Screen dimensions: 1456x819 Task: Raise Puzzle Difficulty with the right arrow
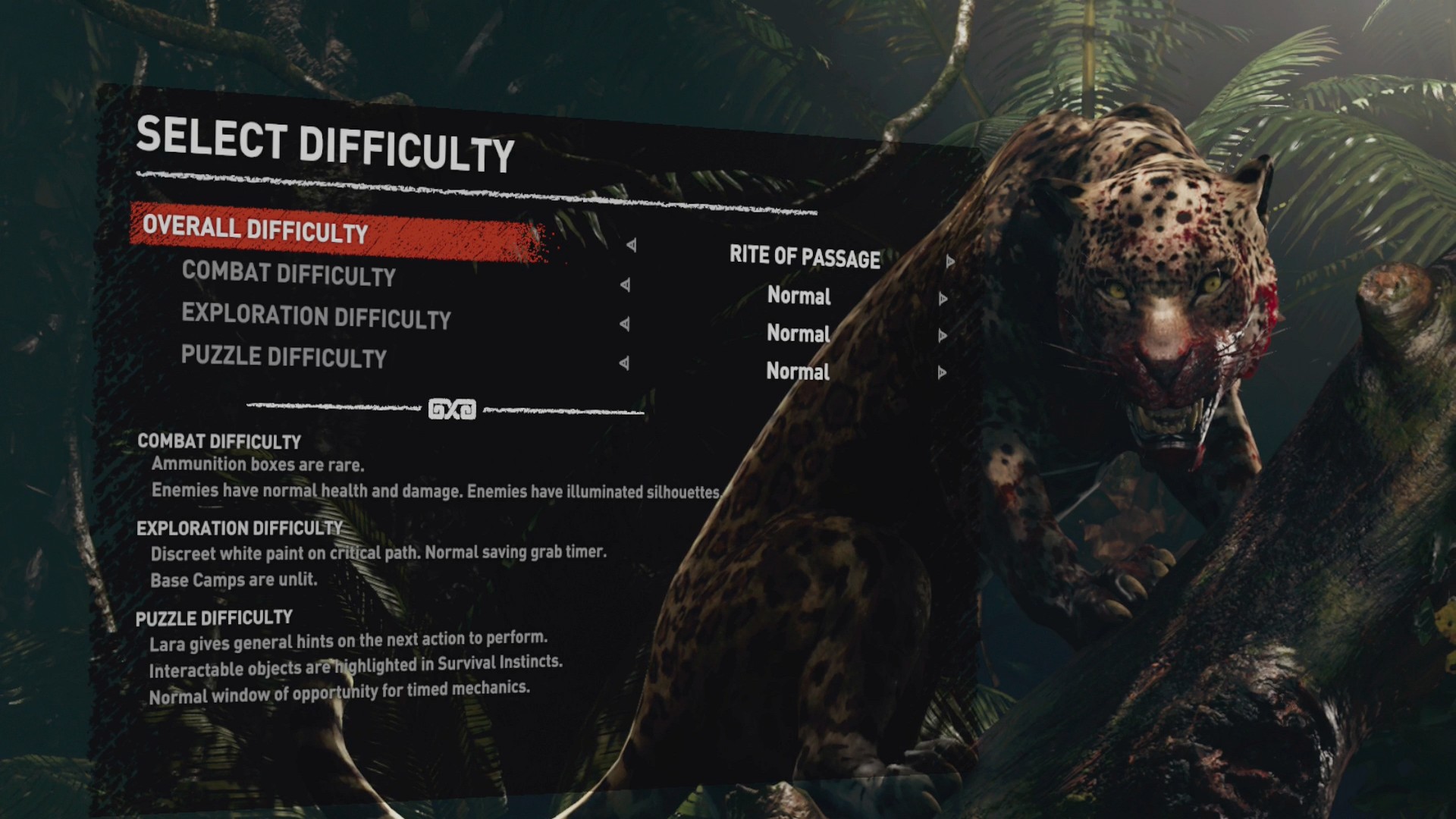pos(942,372)
